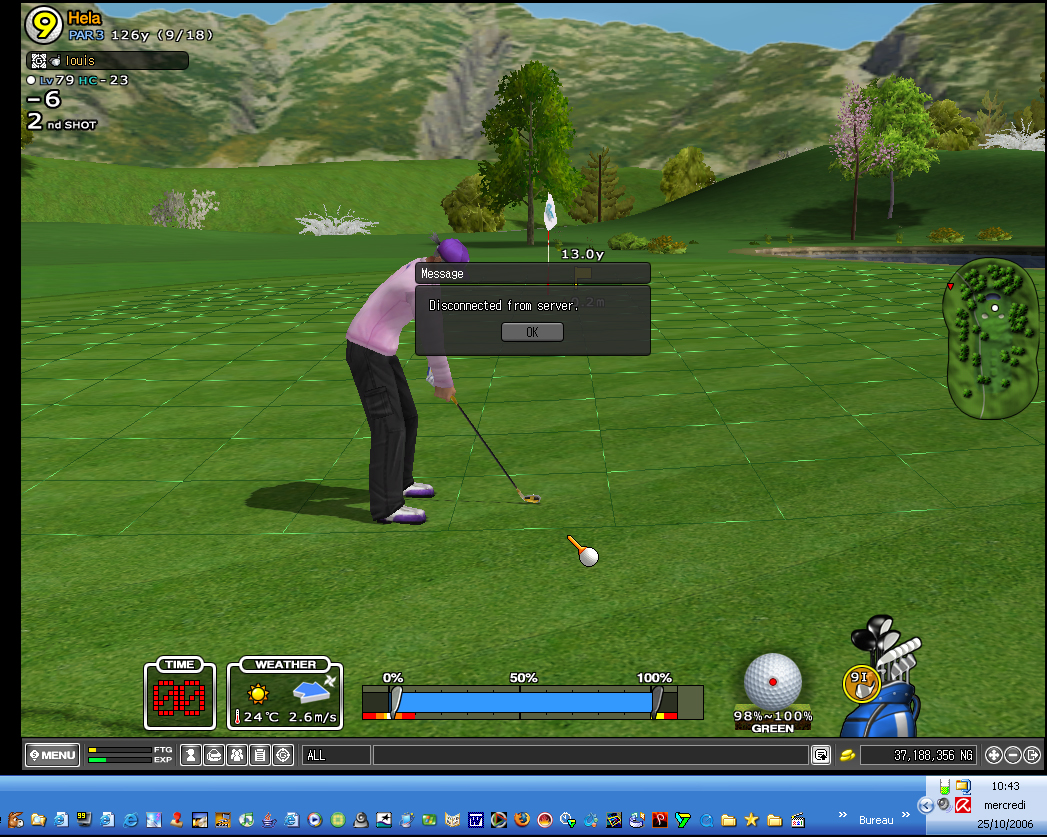Open Firefox from the Windows quick launch
Image resolution: width=1047 pixels, height=837 pixels.
tap(521, 819)
